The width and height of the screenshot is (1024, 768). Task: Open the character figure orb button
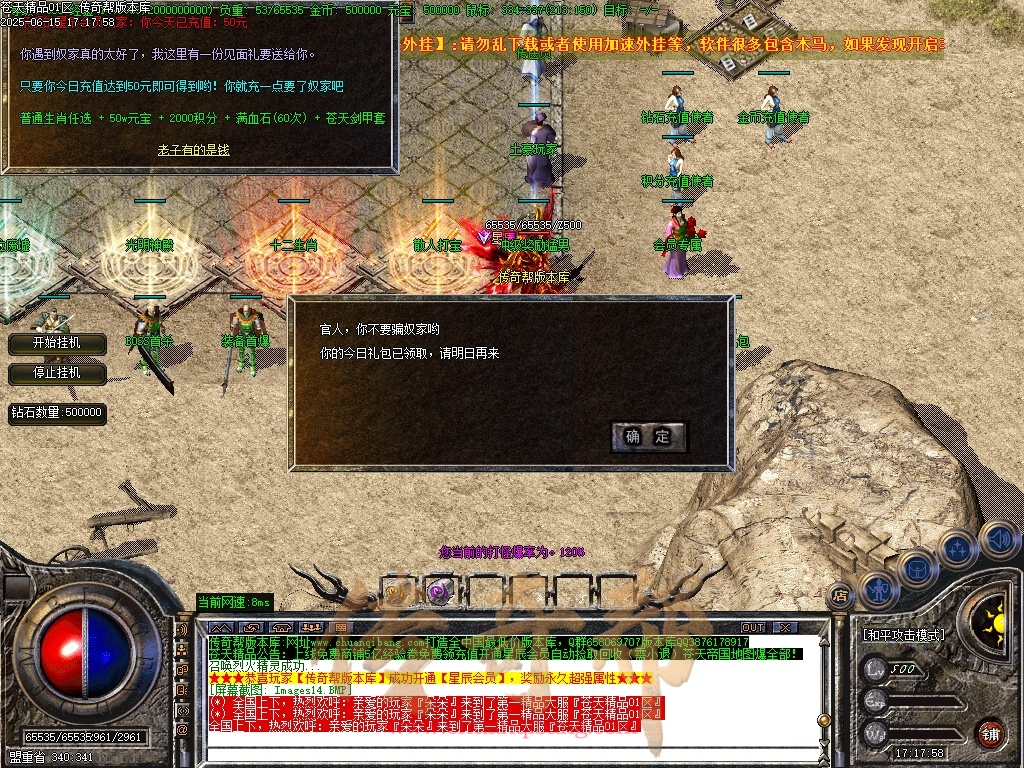[879, 590]
